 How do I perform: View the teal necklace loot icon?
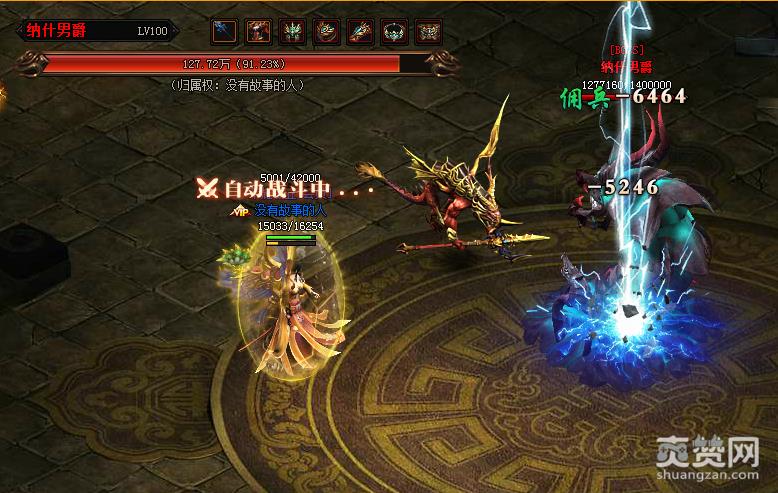tap(395, 31)
